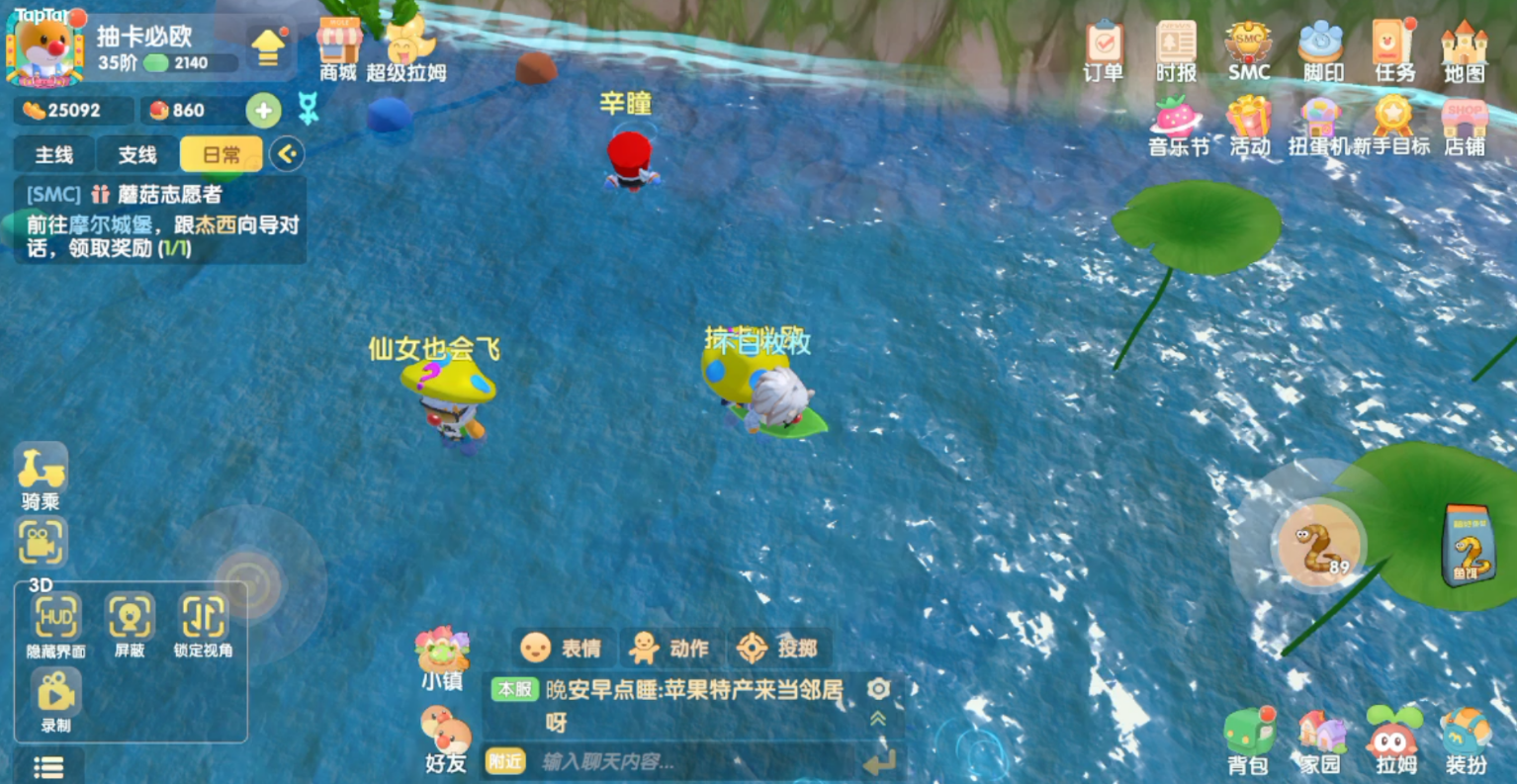
Task: Open the 表情 emote icon
Action: coord(564,650)
